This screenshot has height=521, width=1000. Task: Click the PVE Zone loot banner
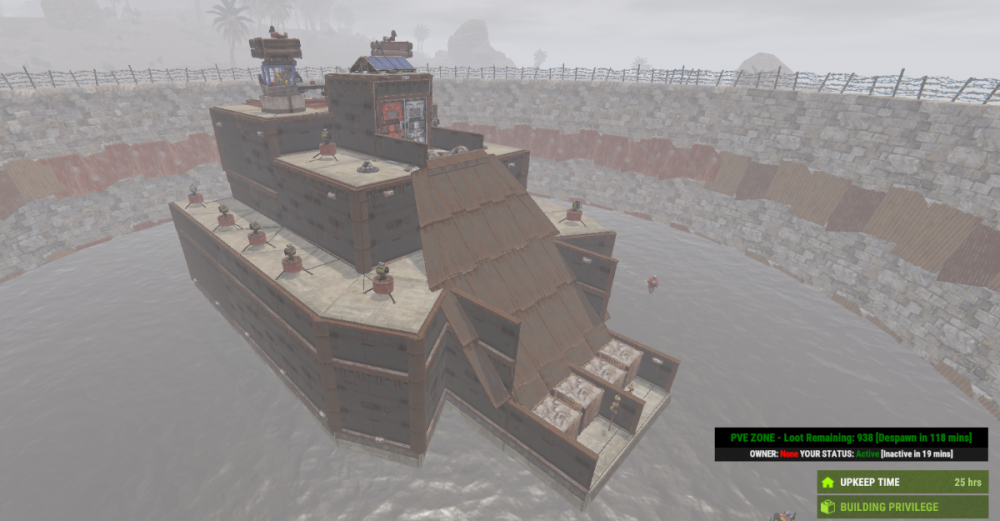tap(851, 437)
